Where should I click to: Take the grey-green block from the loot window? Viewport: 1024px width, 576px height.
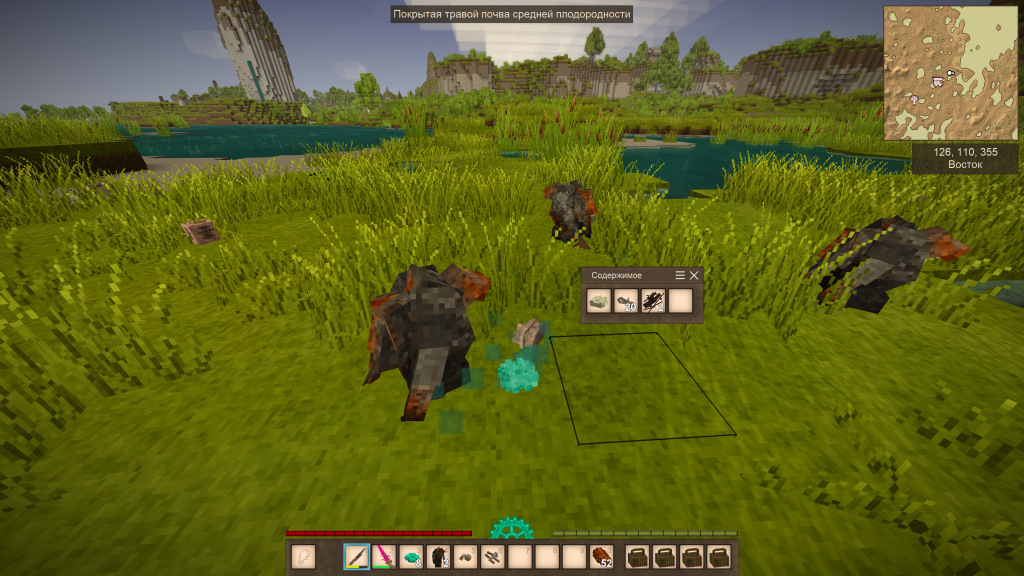click(x=599, y=301)
